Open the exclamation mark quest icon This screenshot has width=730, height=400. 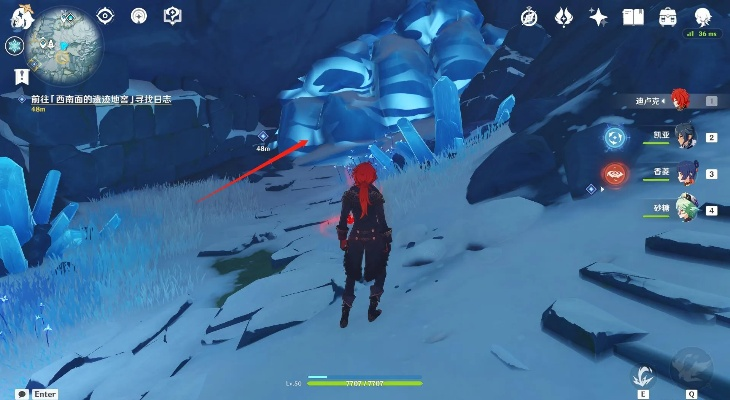(20, 76)
